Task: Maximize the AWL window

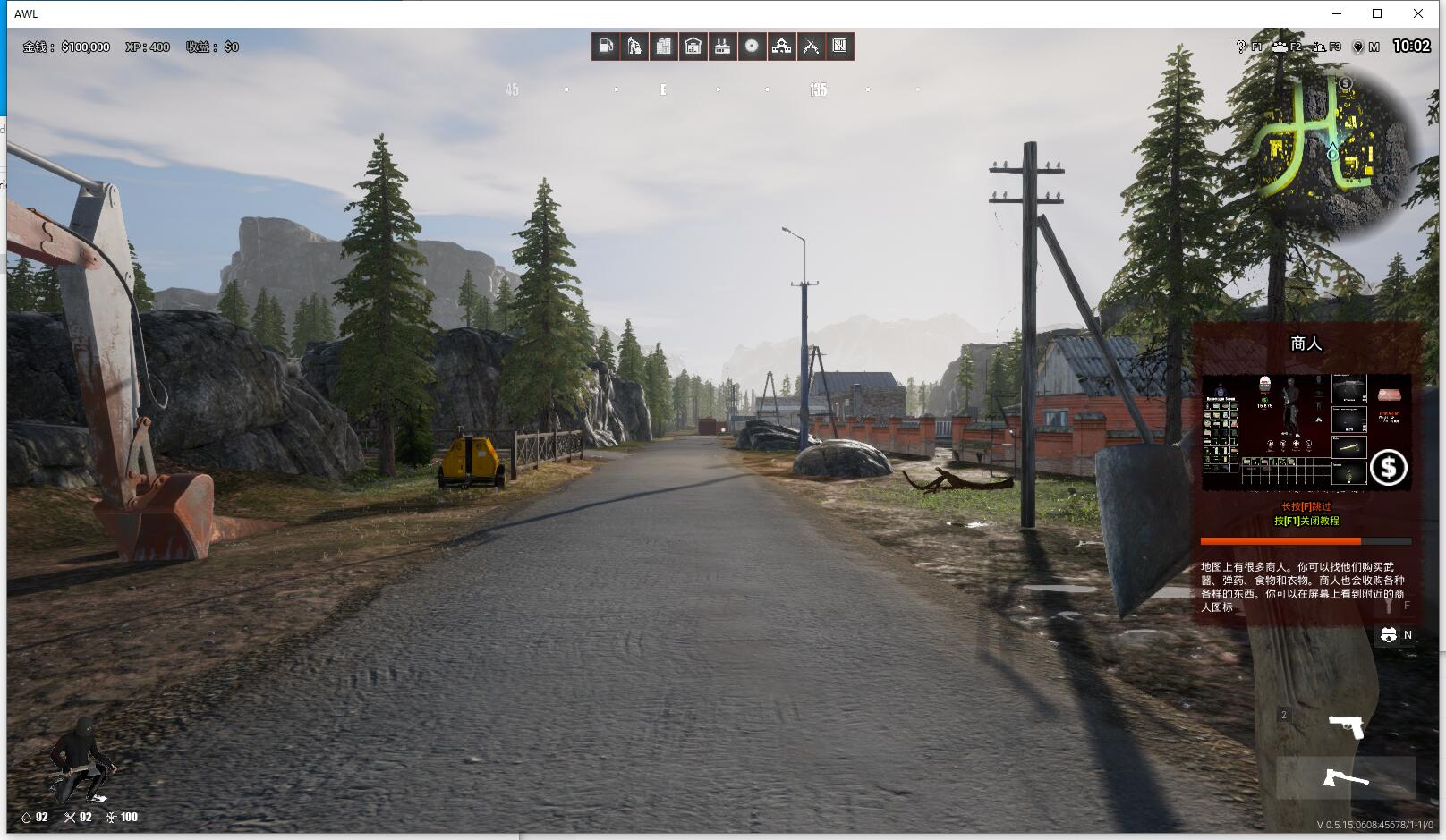Action: click(x=1377, y=13)
